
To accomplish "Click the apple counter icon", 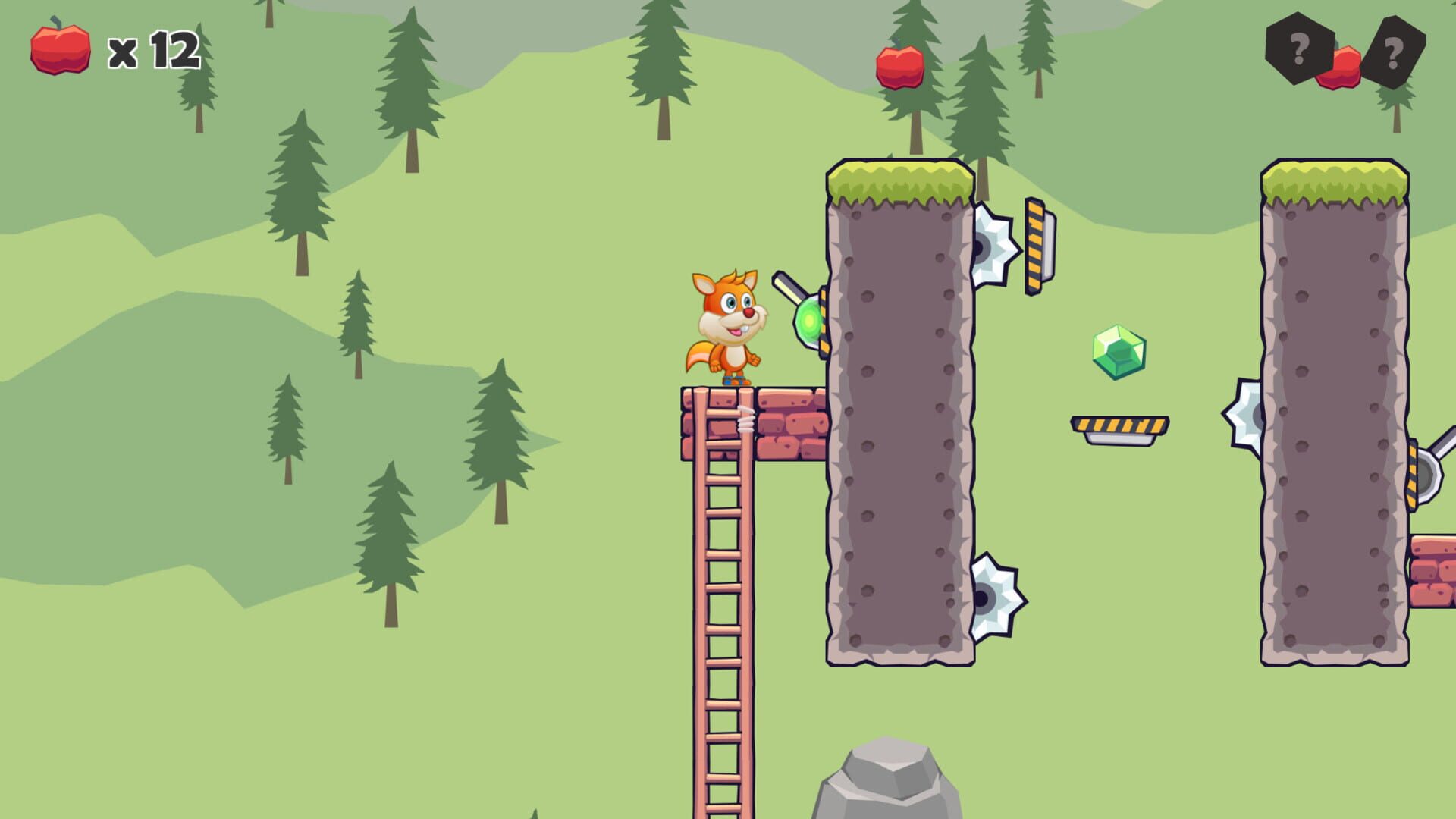I will point(59,49).
